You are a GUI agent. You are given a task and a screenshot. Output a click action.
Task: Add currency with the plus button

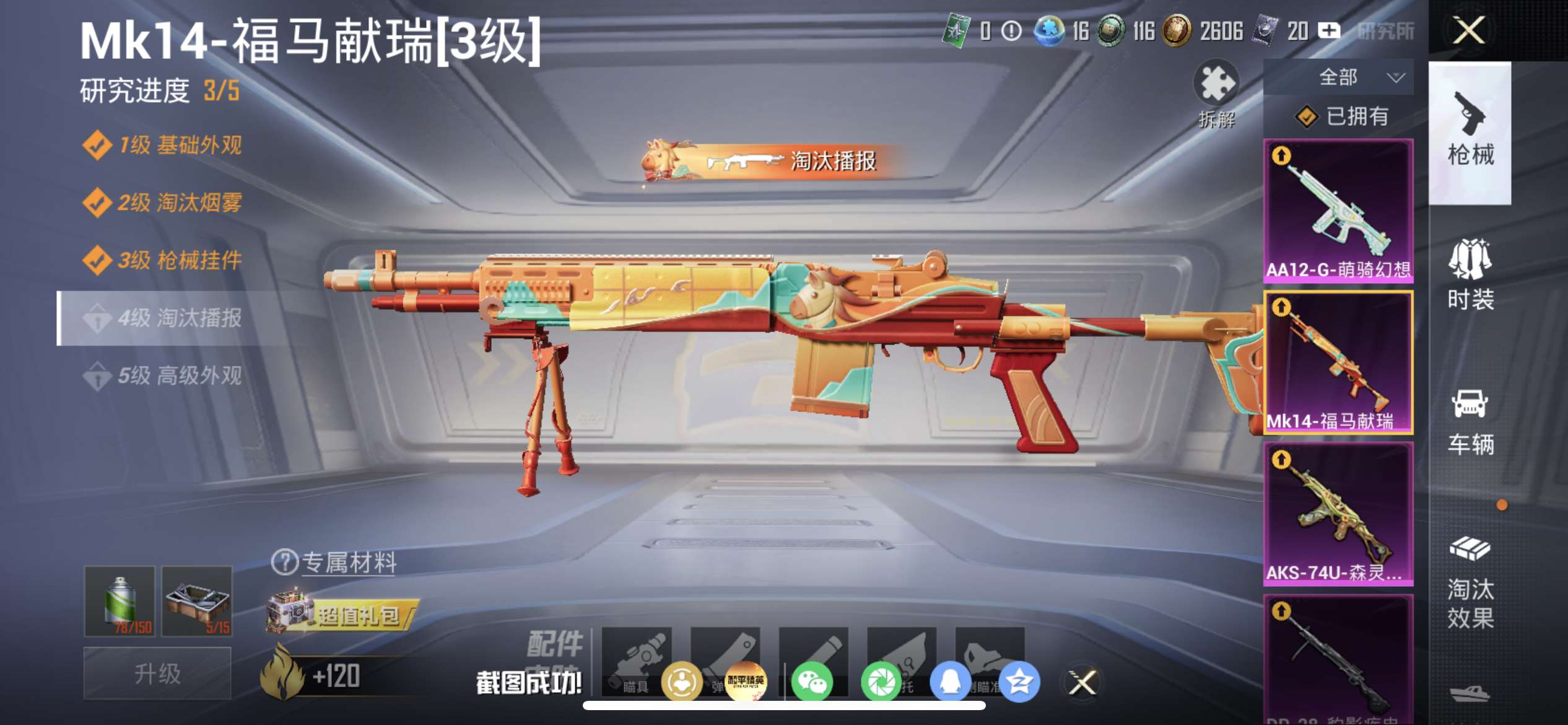tap(1329, 30)
